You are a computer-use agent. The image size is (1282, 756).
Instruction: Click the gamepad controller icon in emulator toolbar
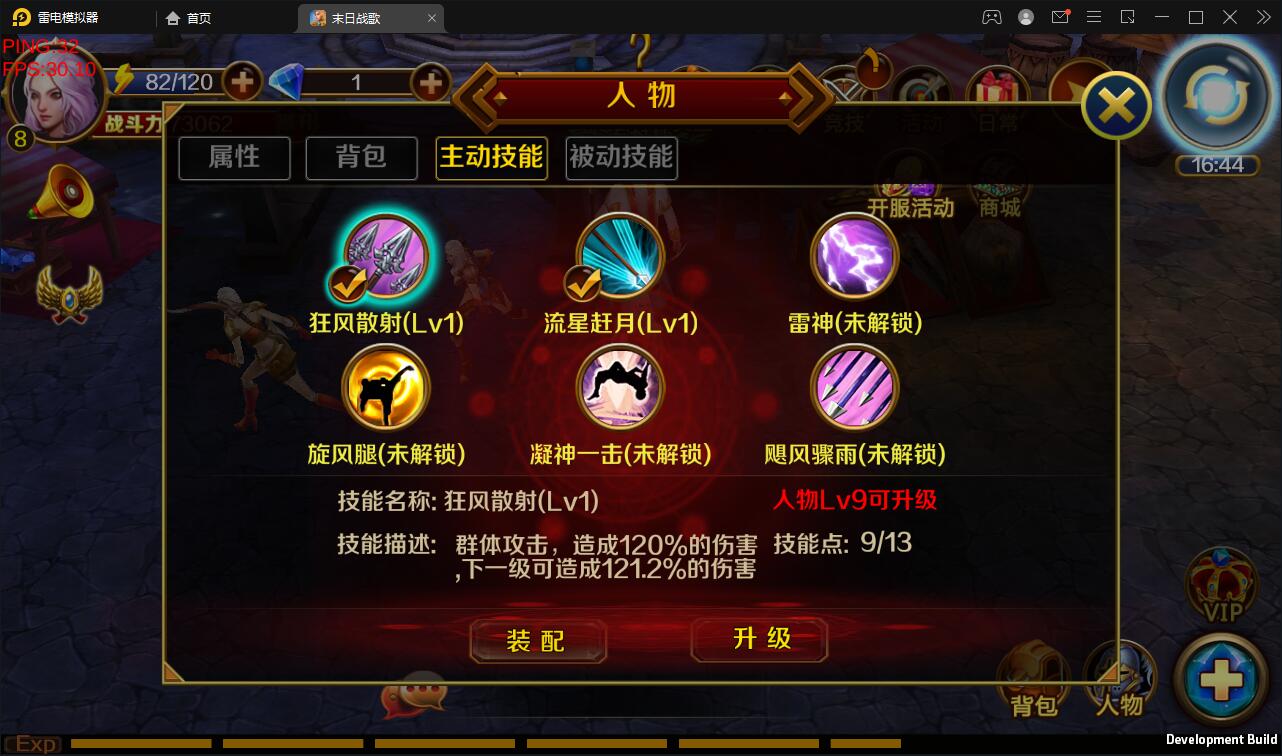pos(991,17)
